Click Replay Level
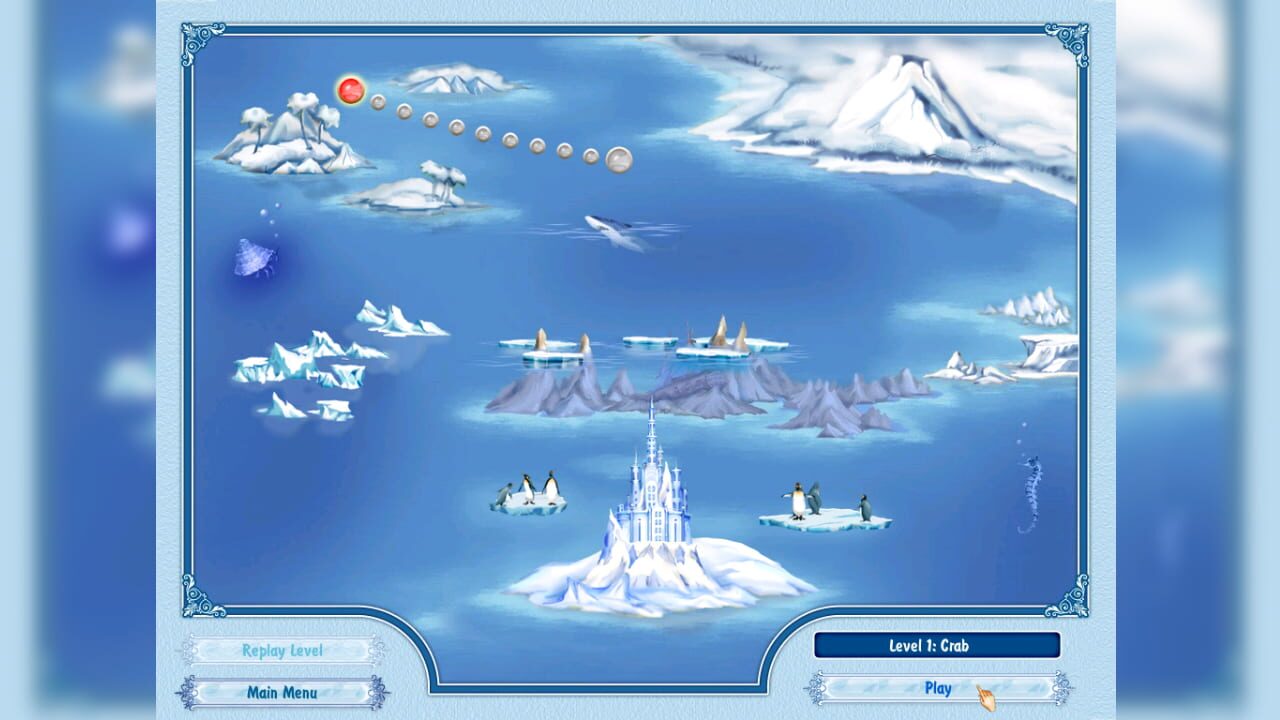Viewport: 1280px width, 720px height. pos(283,650)
